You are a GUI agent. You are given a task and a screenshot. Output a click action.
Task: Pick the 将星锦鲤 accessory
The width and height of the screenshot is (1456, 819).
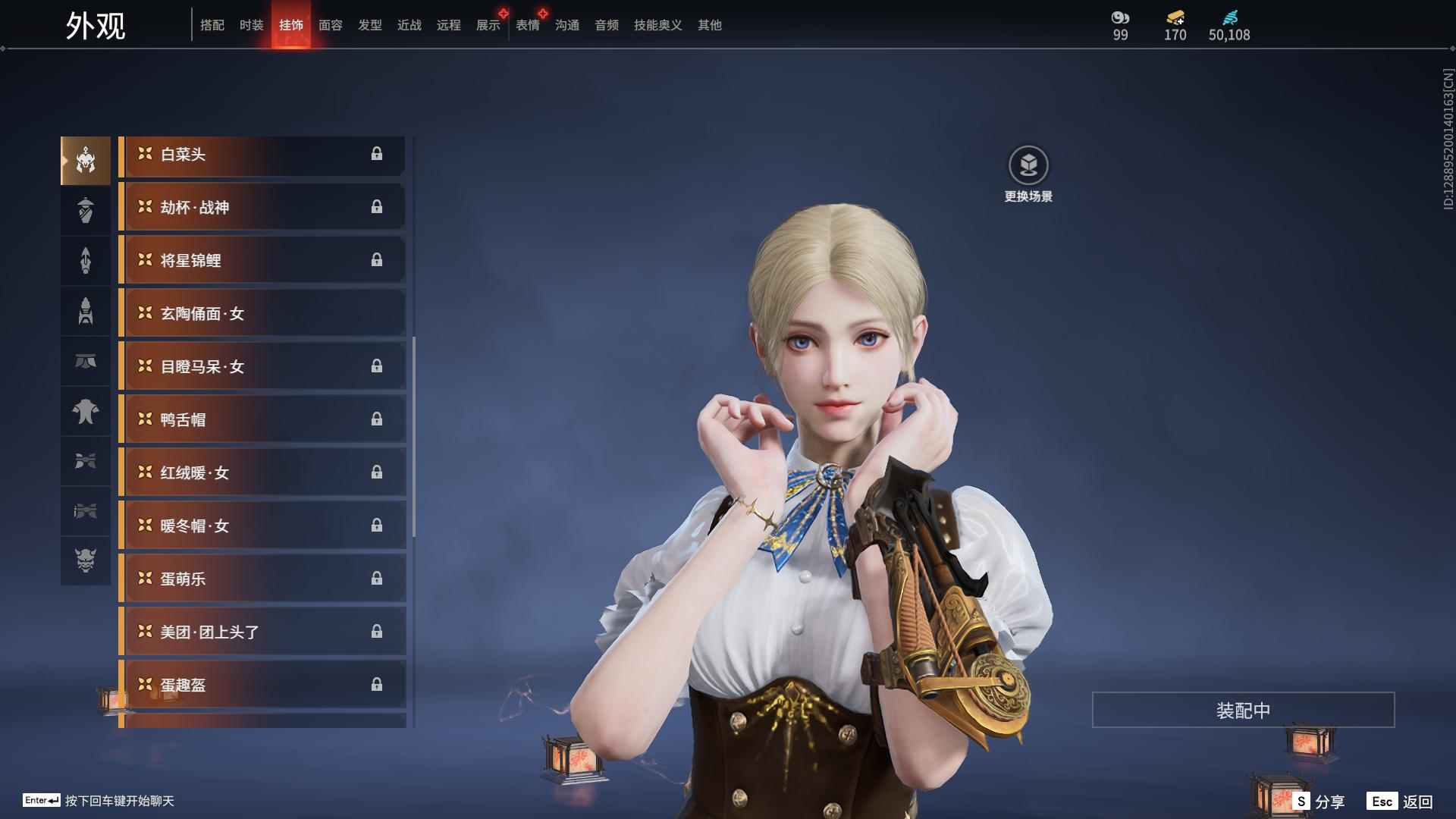coord(262,261)
